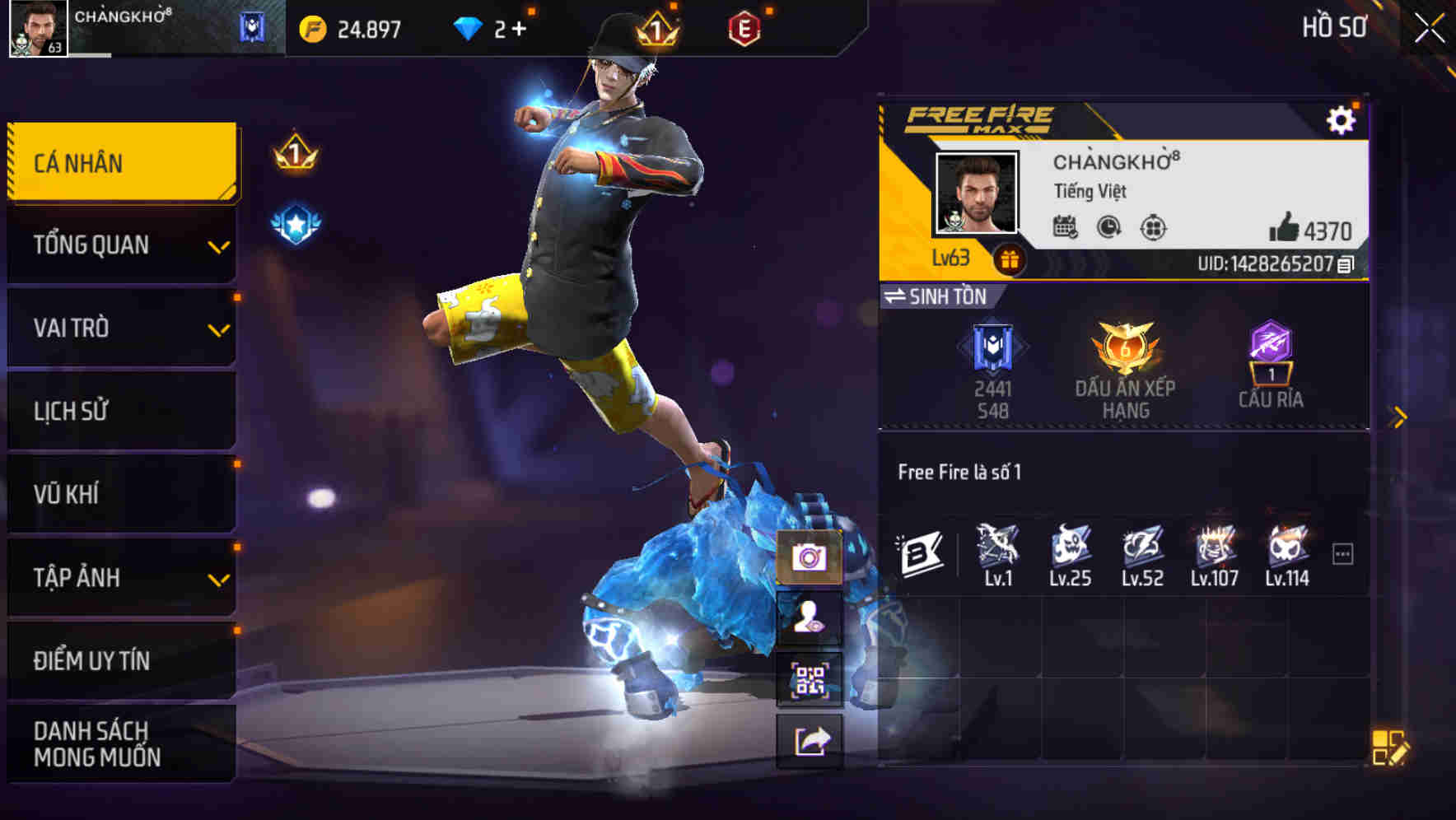Viewport: 1456px width, 820px height.
Task: Open the check-in calendar icon on profile card
Action: point(1066,230)
